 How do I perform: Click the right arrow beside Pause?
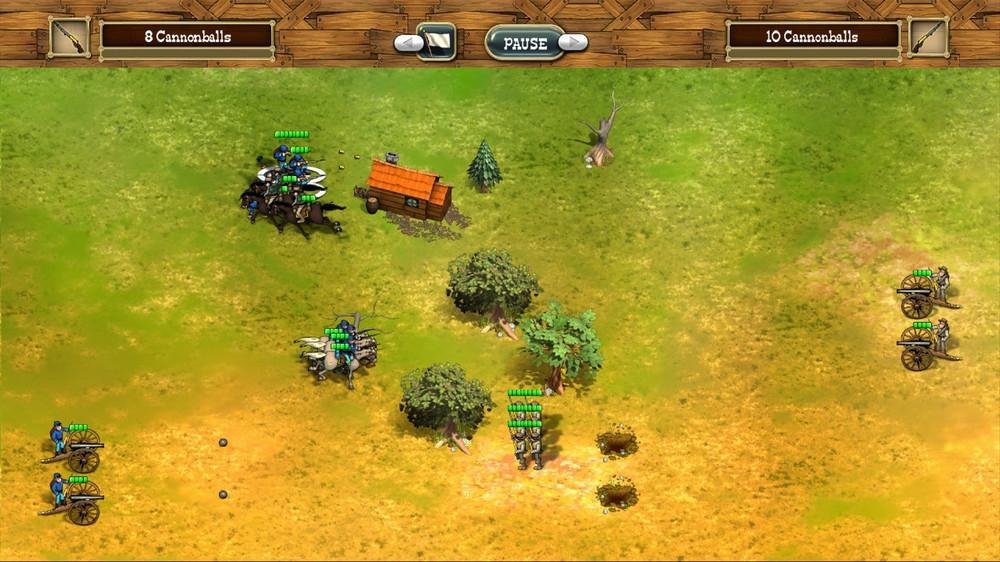coord(574,42)
